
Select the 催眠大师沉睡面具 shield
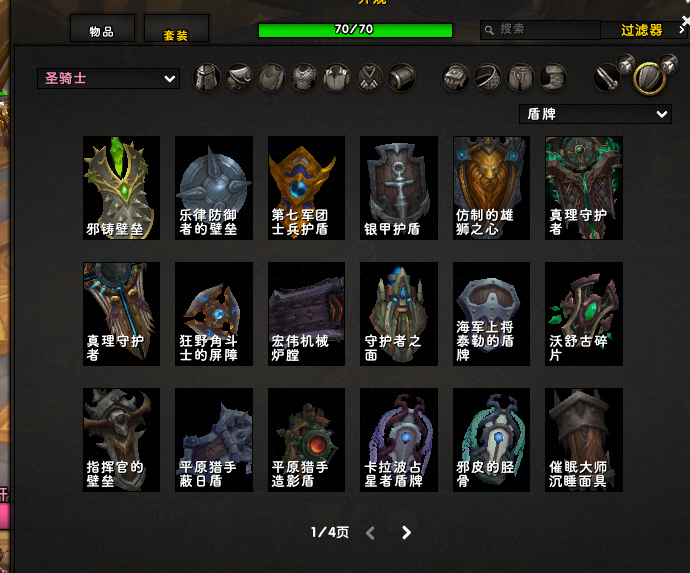click(x=584, y=440)
